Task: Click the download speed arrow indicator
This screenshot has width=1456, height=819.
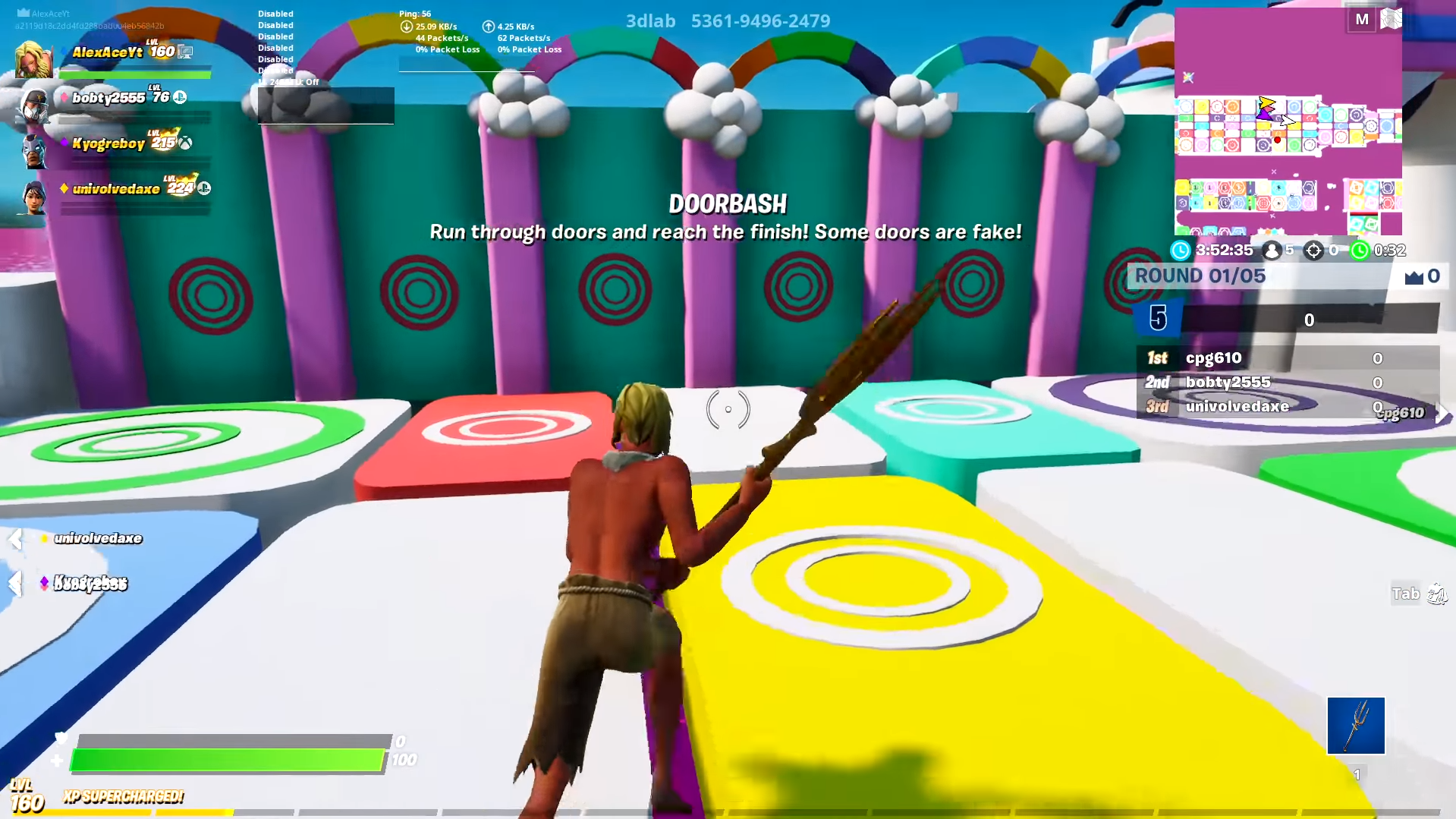Action: pyautogui.click(x=407, y=26)
